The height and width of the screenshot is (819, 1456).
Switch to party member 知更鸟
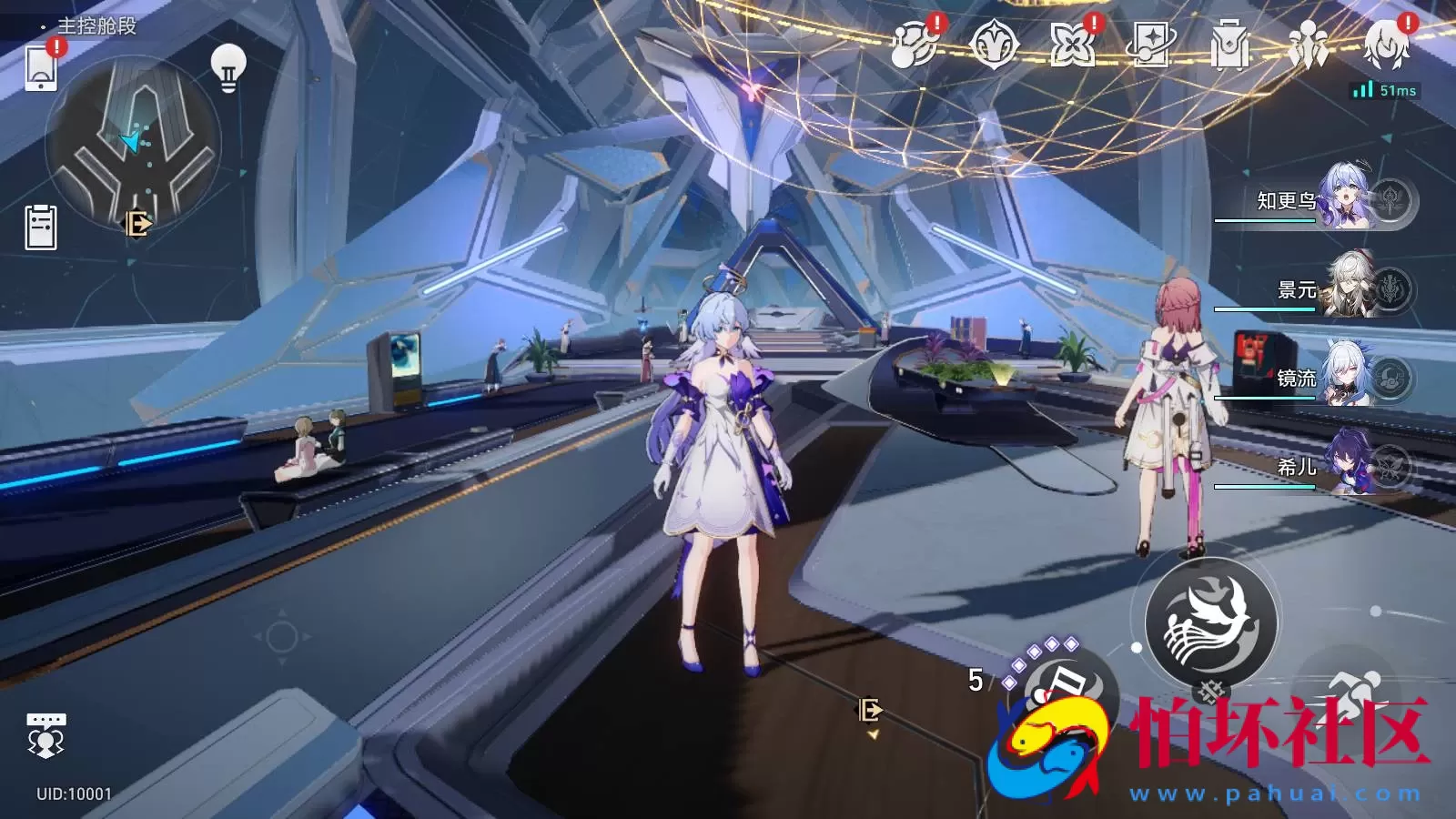pyautogui.click(x=1319, y=199)
